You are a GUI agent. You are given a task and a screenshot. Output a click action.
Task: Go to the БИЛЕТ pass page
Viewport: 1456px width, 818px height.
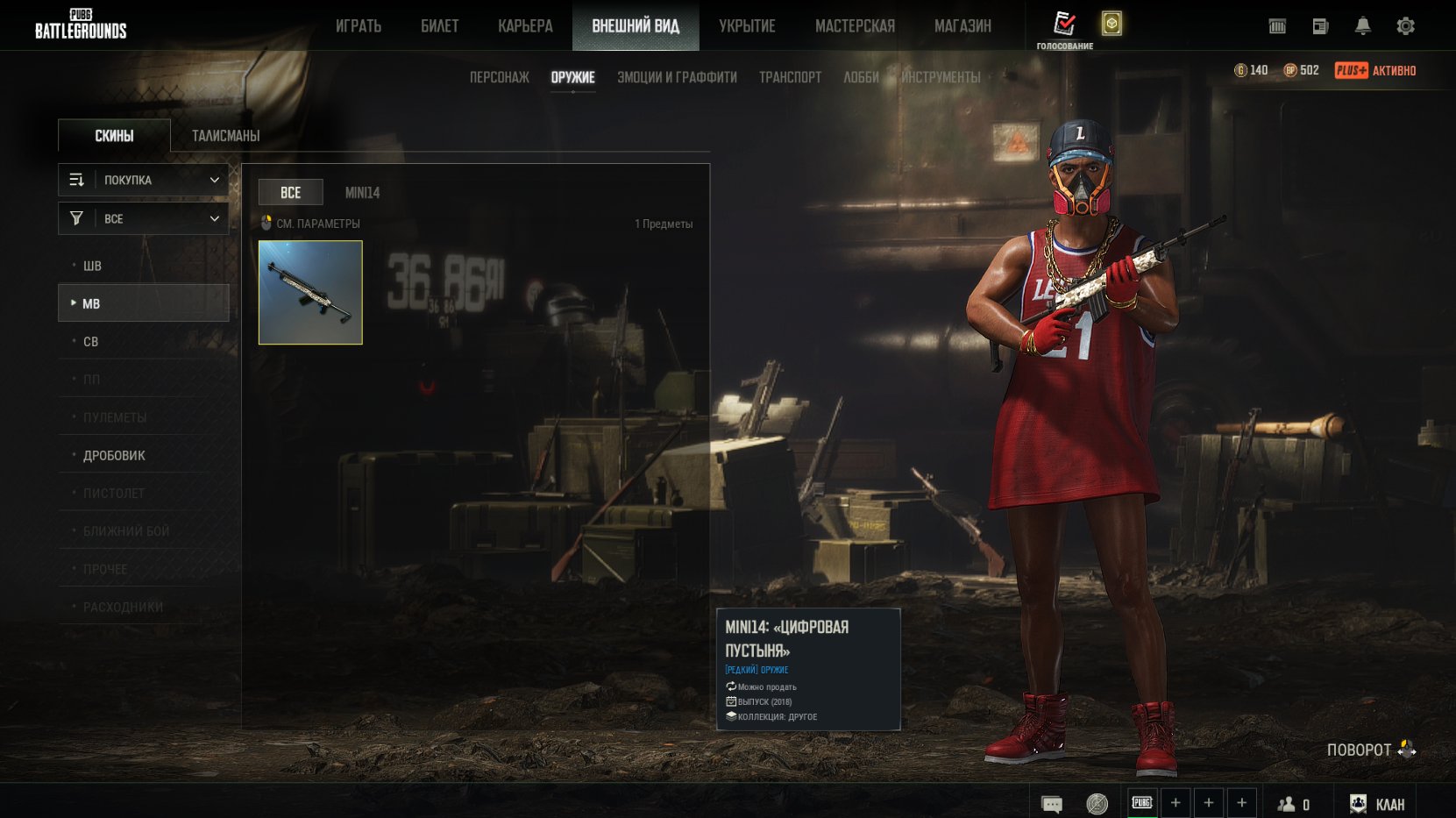point(439,26)
